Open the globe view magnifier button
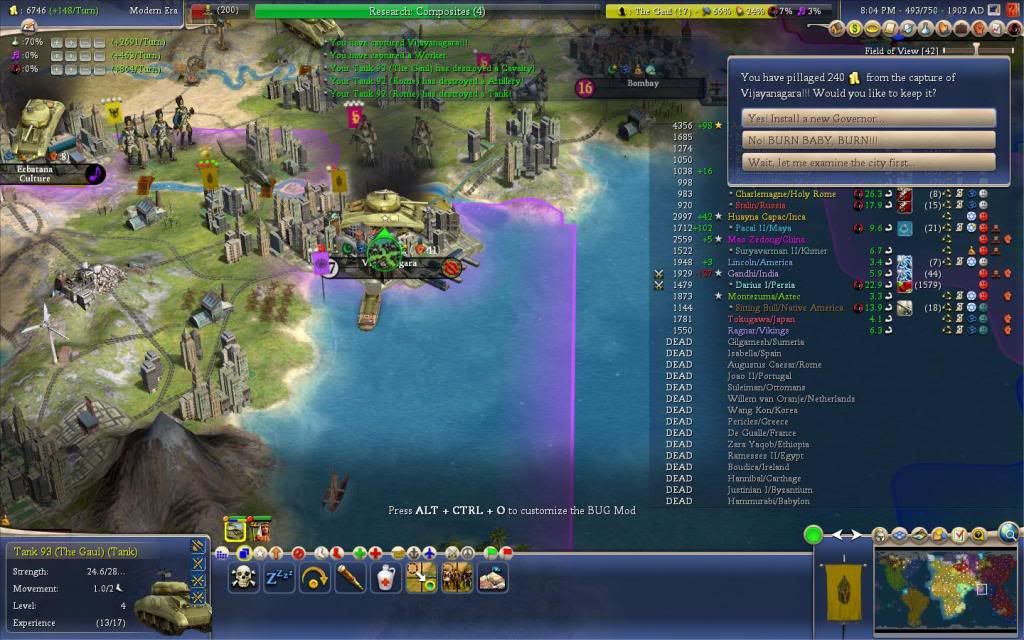The height and width of the screenshot is (640, 1024). (1009, 532)
